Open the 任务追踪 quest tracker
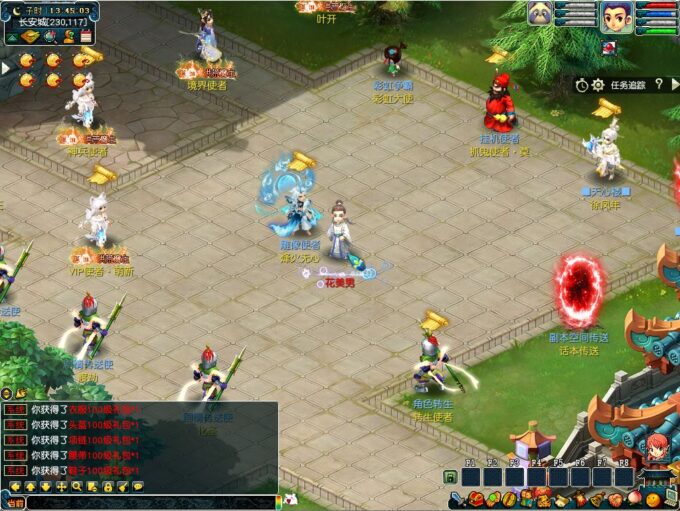Viewport: 680px width, 511px height. [627, 86]
